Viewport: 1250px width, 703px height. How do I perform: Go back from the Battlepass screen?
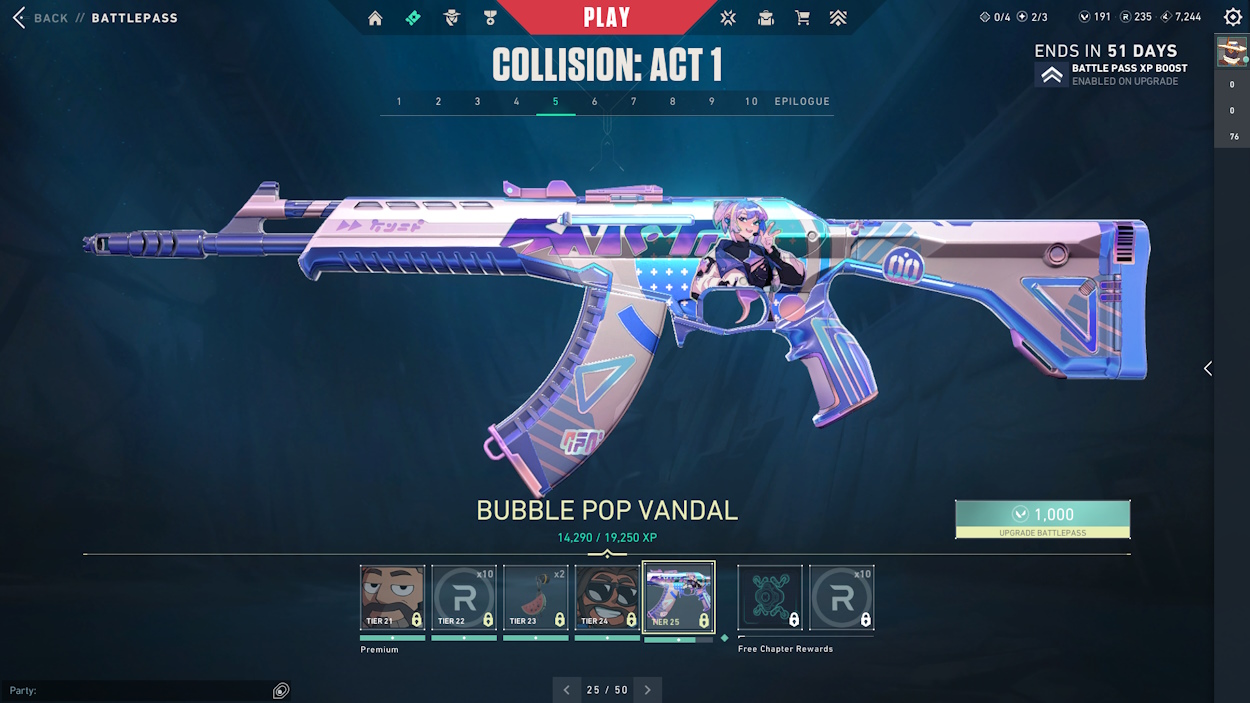coord(42,18)
